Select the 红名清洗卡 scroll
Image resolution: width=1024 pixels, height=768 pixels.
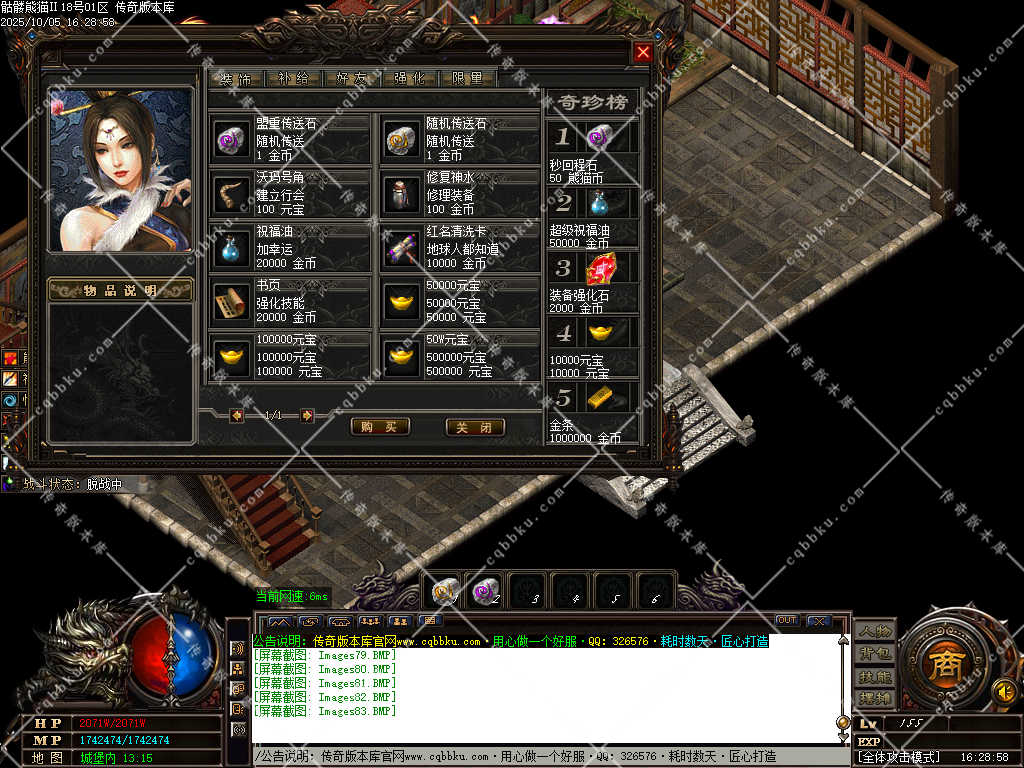click(x=402, y=247)
